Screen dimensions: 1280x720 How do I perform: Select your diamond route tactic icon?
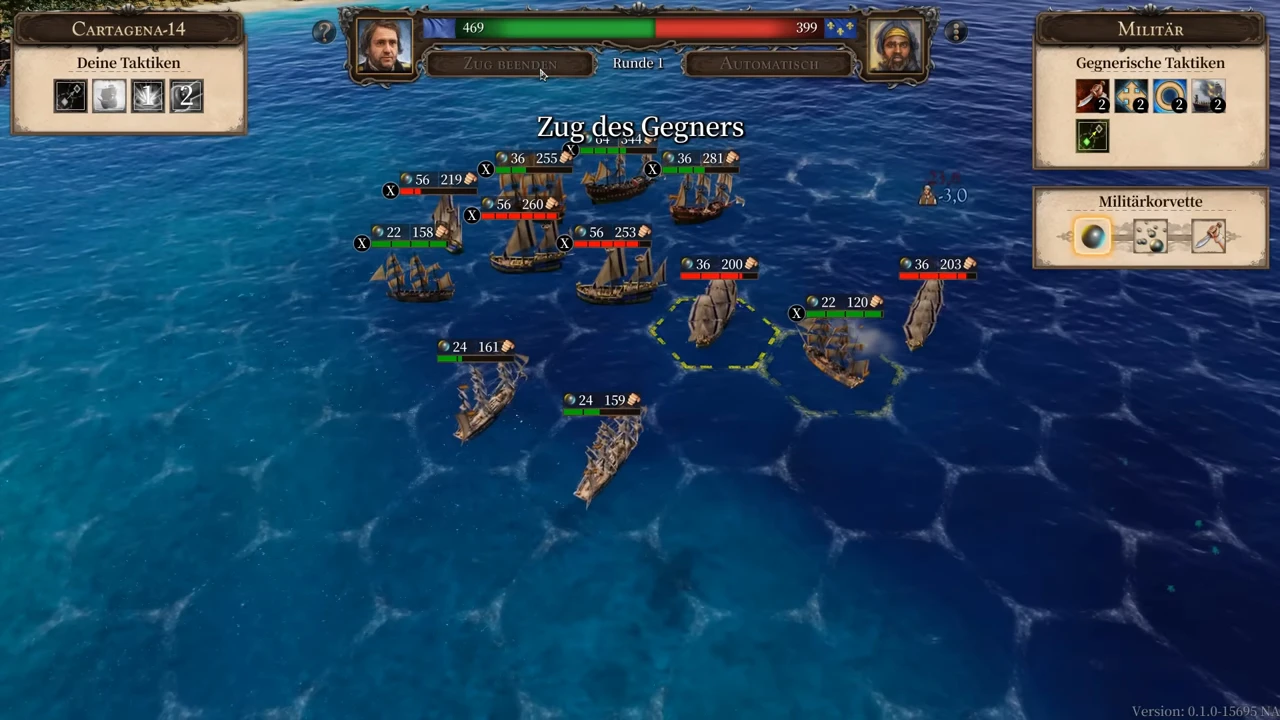pos(70,96)
